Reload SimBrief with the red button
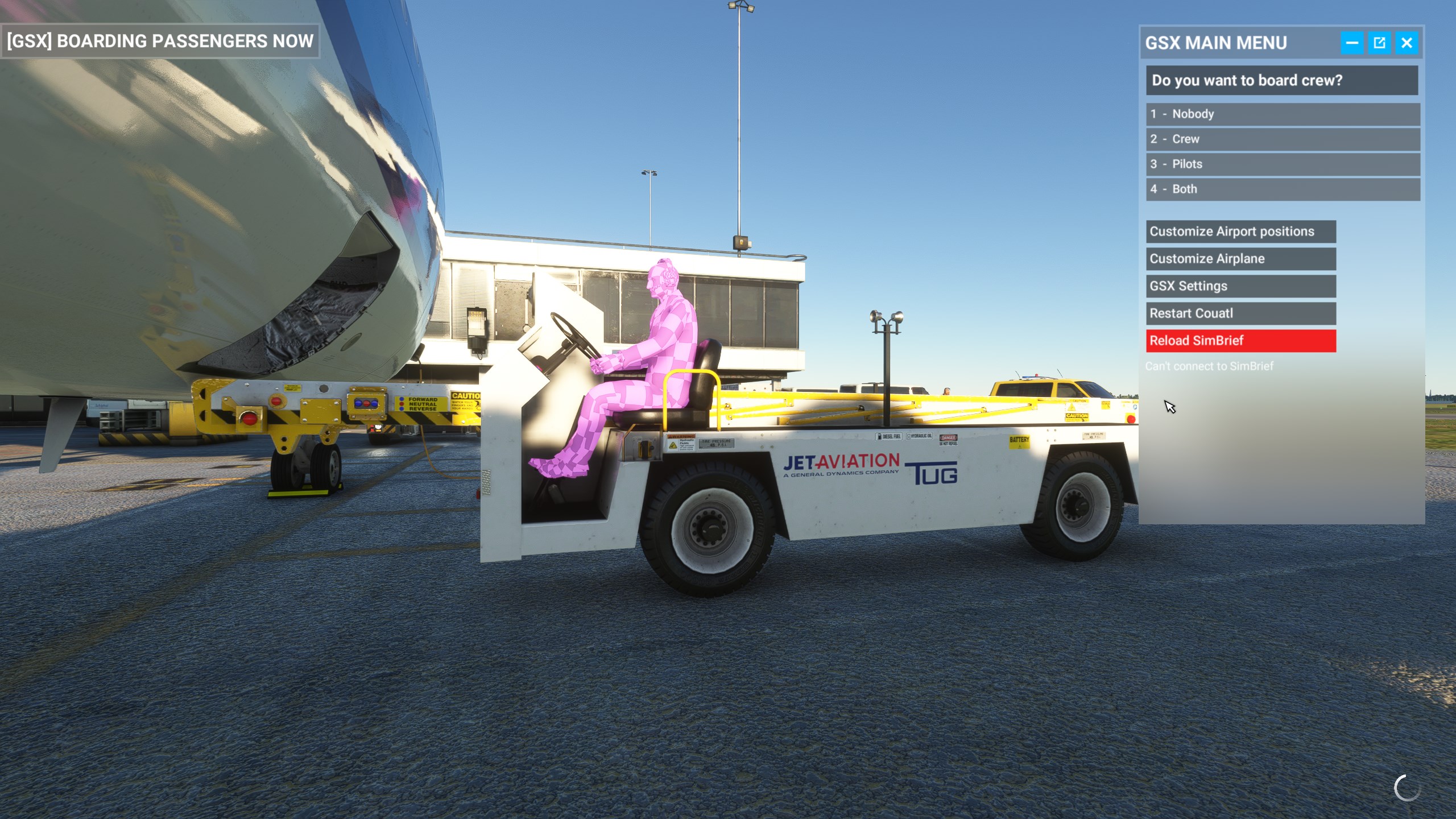1456x819 pixels. click(x=1240, y=341)
